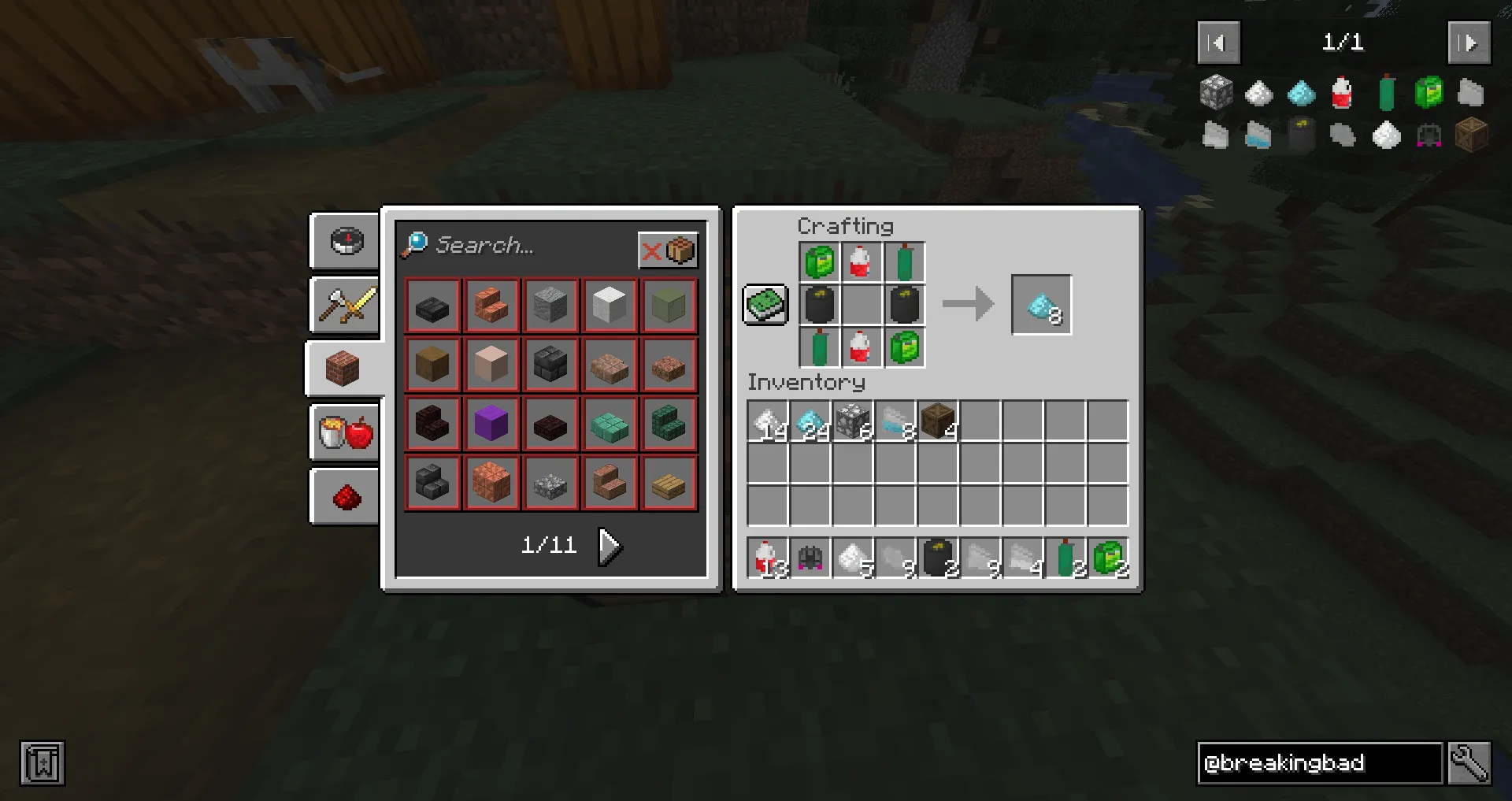Viewport: 1512px width, 801px height.
Task: Pick the barrel item in inventory row
Action: pyautogui.click(x=937, y=423)
